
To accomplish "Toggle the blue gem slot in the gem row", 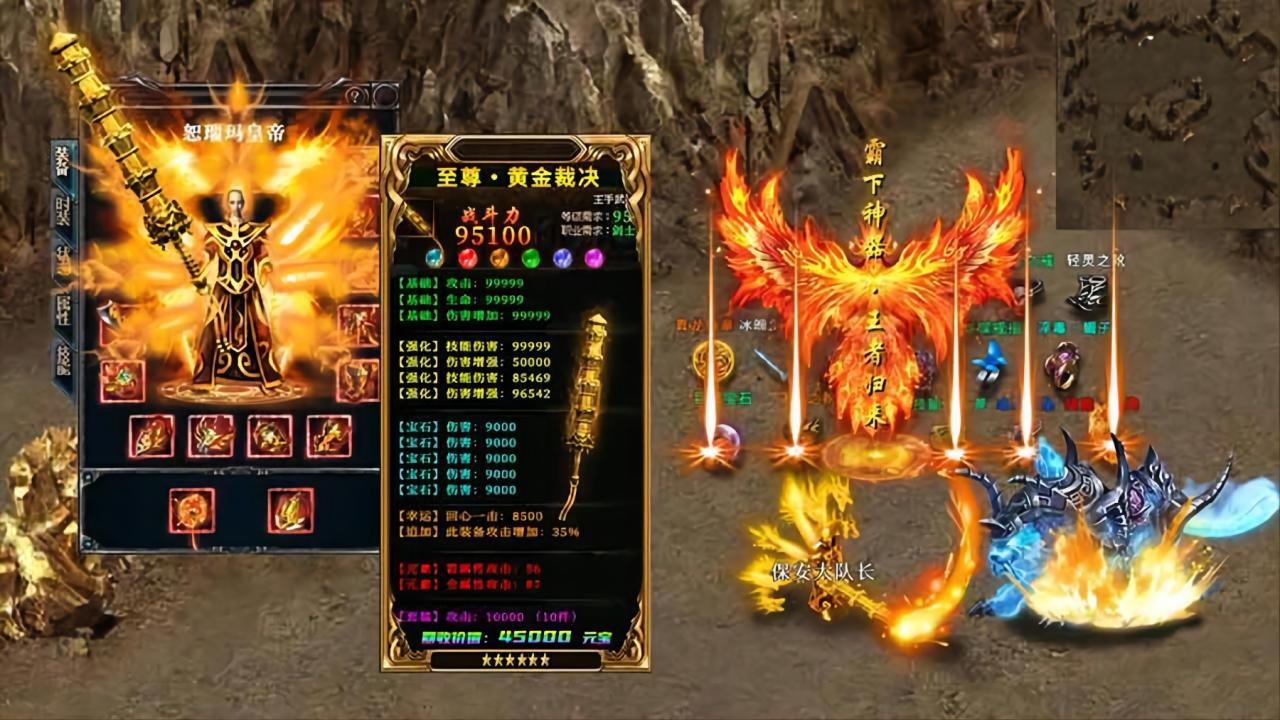I will pyautogui.click(x=562, y=258).
